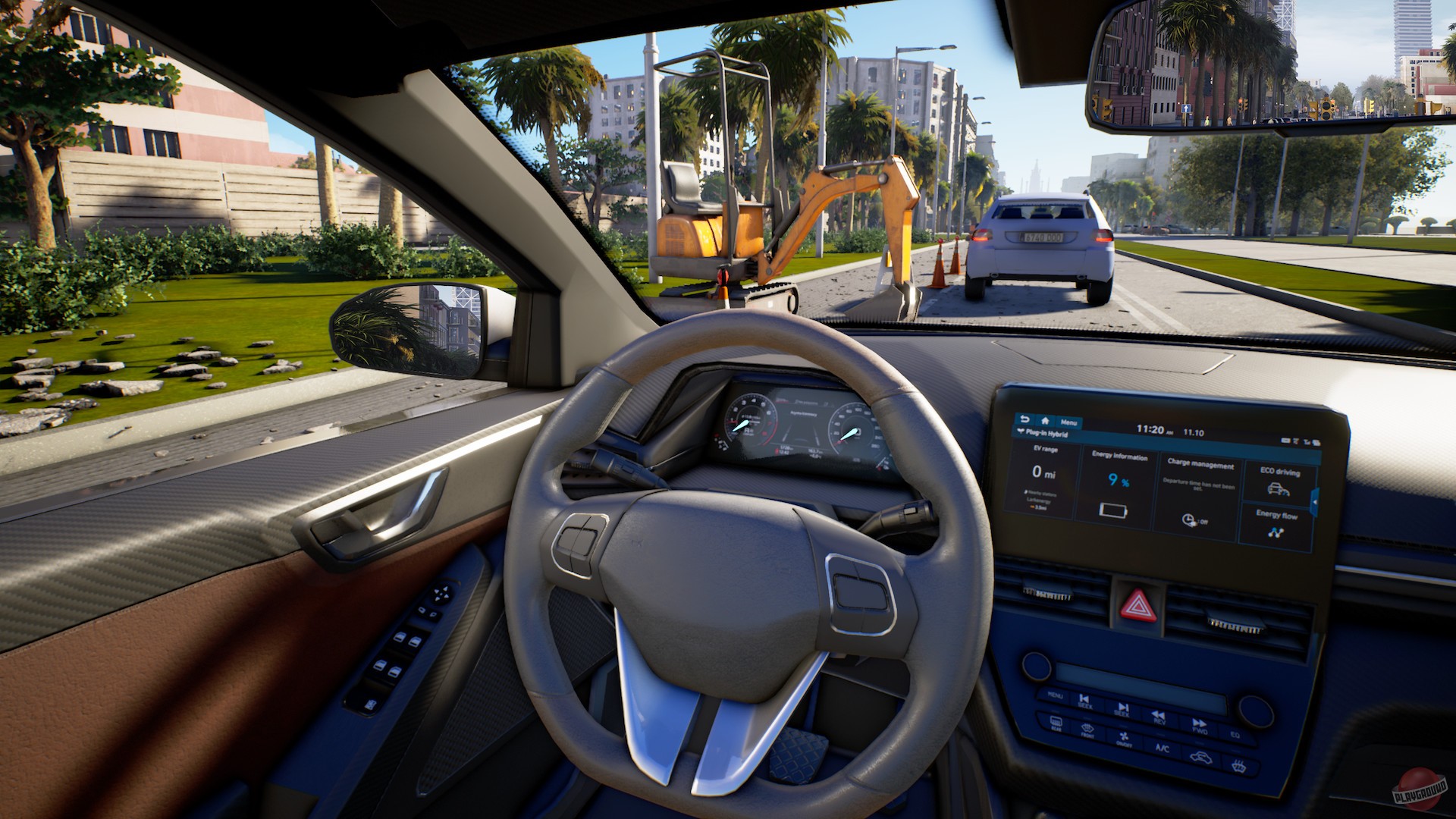Click the left volume knob on the radio
This screenshot has width=1456, height=819.
pyautogui.click(x=1035, y=666)
